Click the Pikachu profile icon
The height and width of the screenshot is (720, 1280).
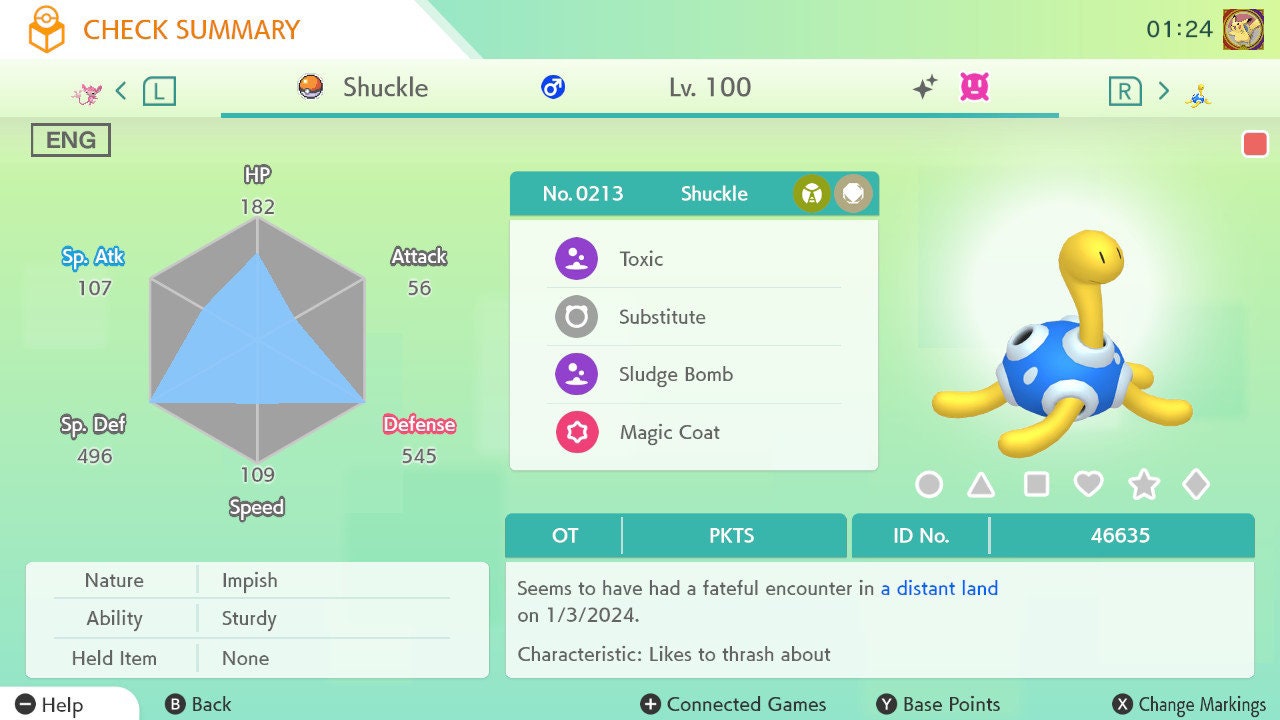click(1243, 29)
